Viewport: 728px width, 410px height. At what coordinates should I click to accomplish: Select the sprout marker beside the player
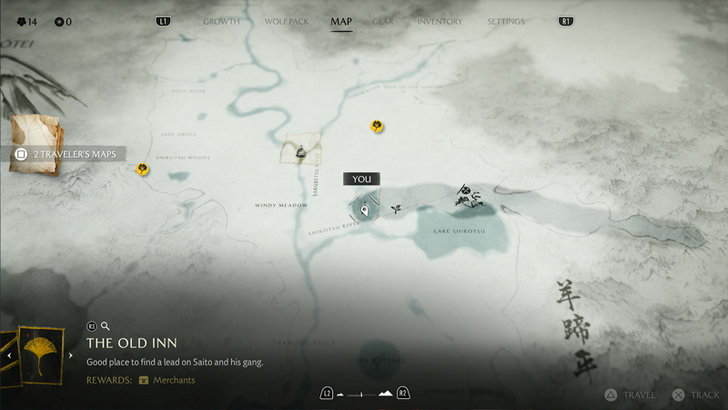pyautogui.click(x=396, y=208)
